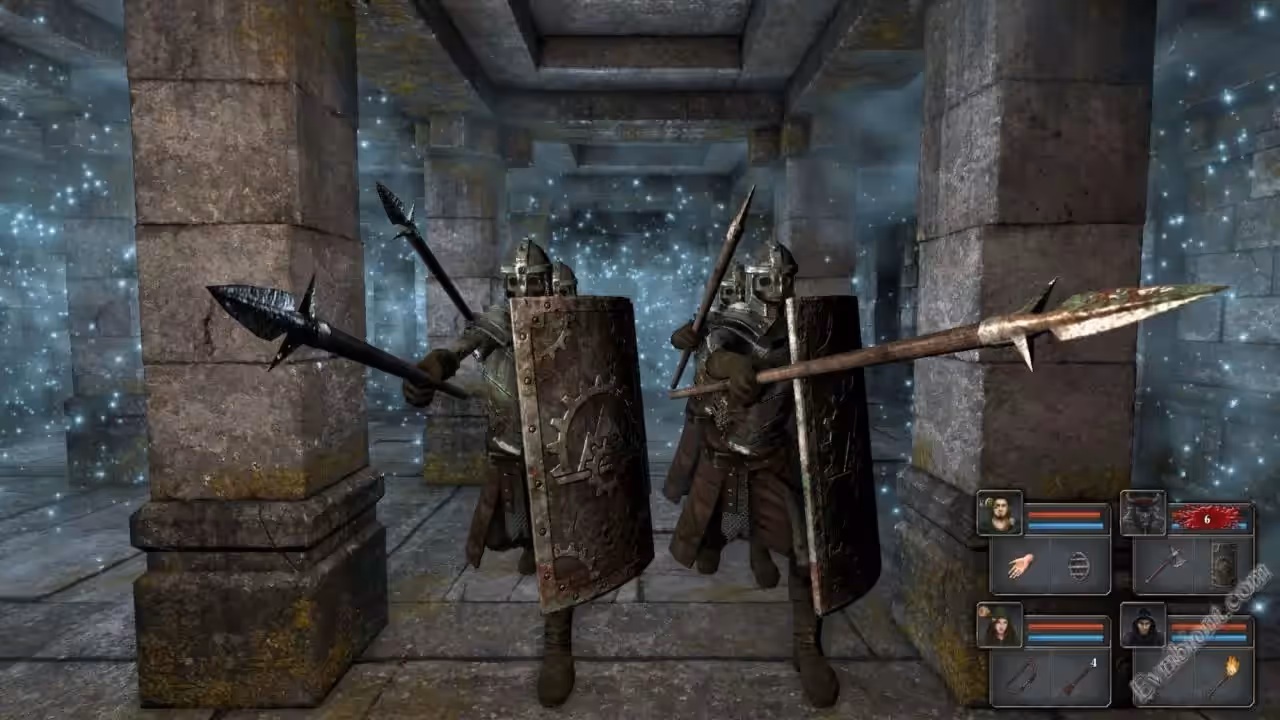
Task: Use the burning torch slot
Action: (x=1223, y=679)
